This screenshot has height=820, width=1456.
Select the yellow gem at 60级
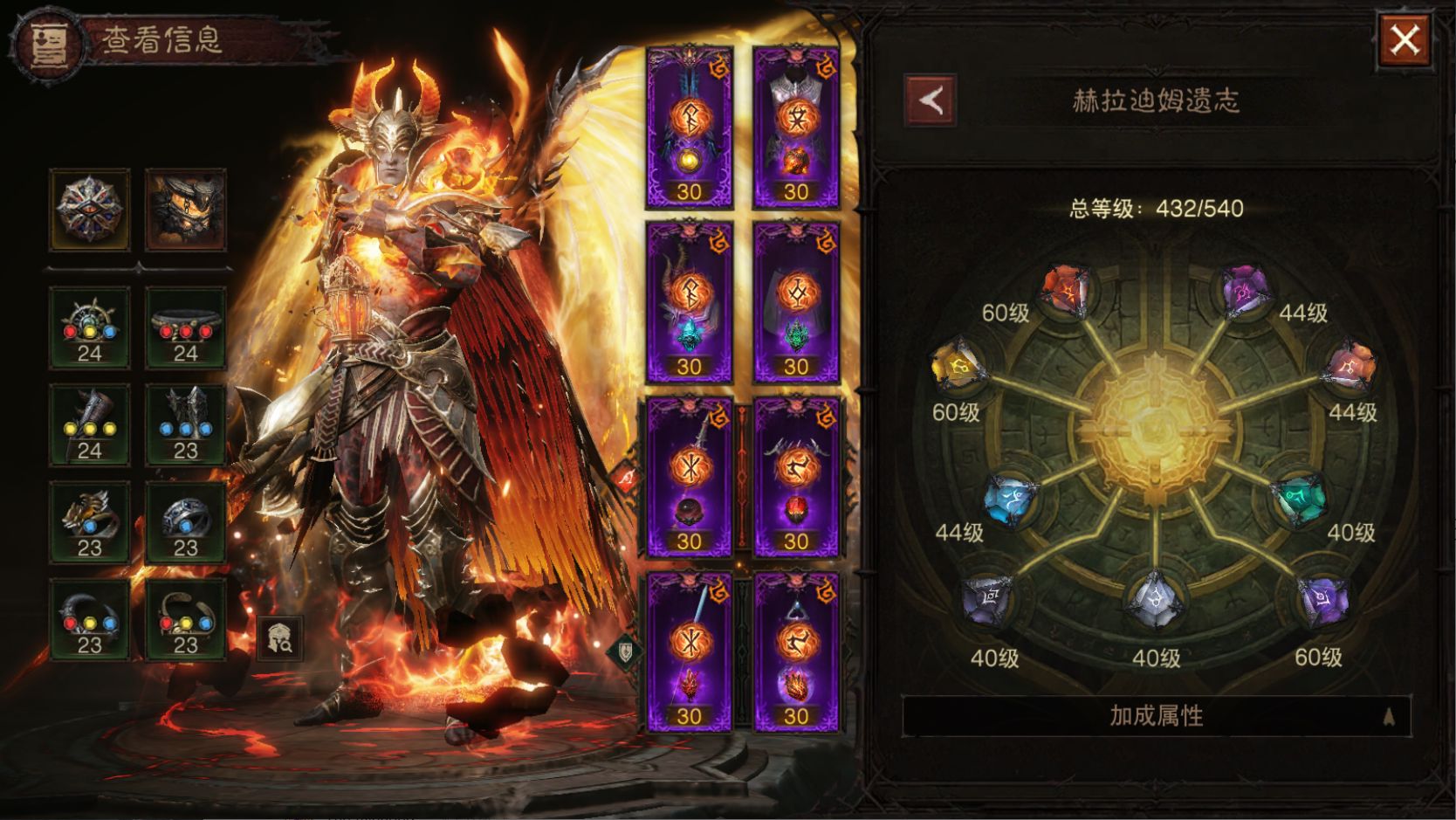click(x=958, y=369)
